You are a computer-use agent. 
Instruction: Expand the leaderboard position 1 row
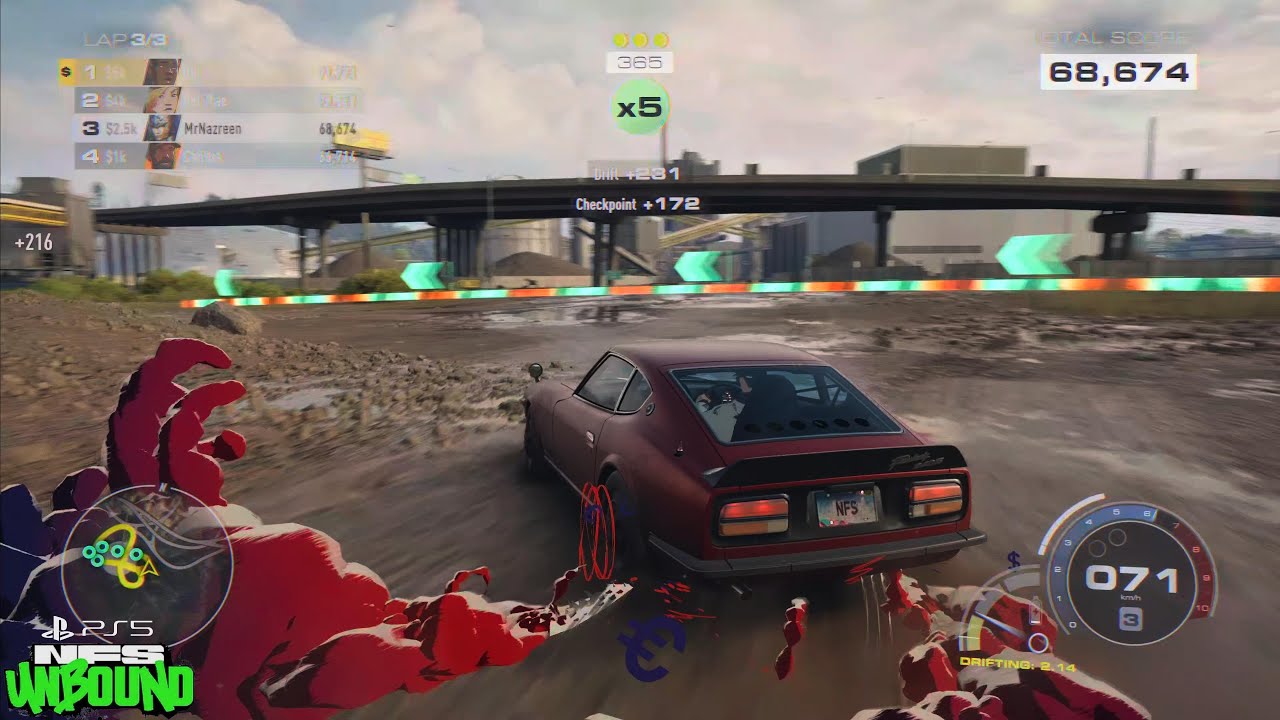[x=200, y=72]
